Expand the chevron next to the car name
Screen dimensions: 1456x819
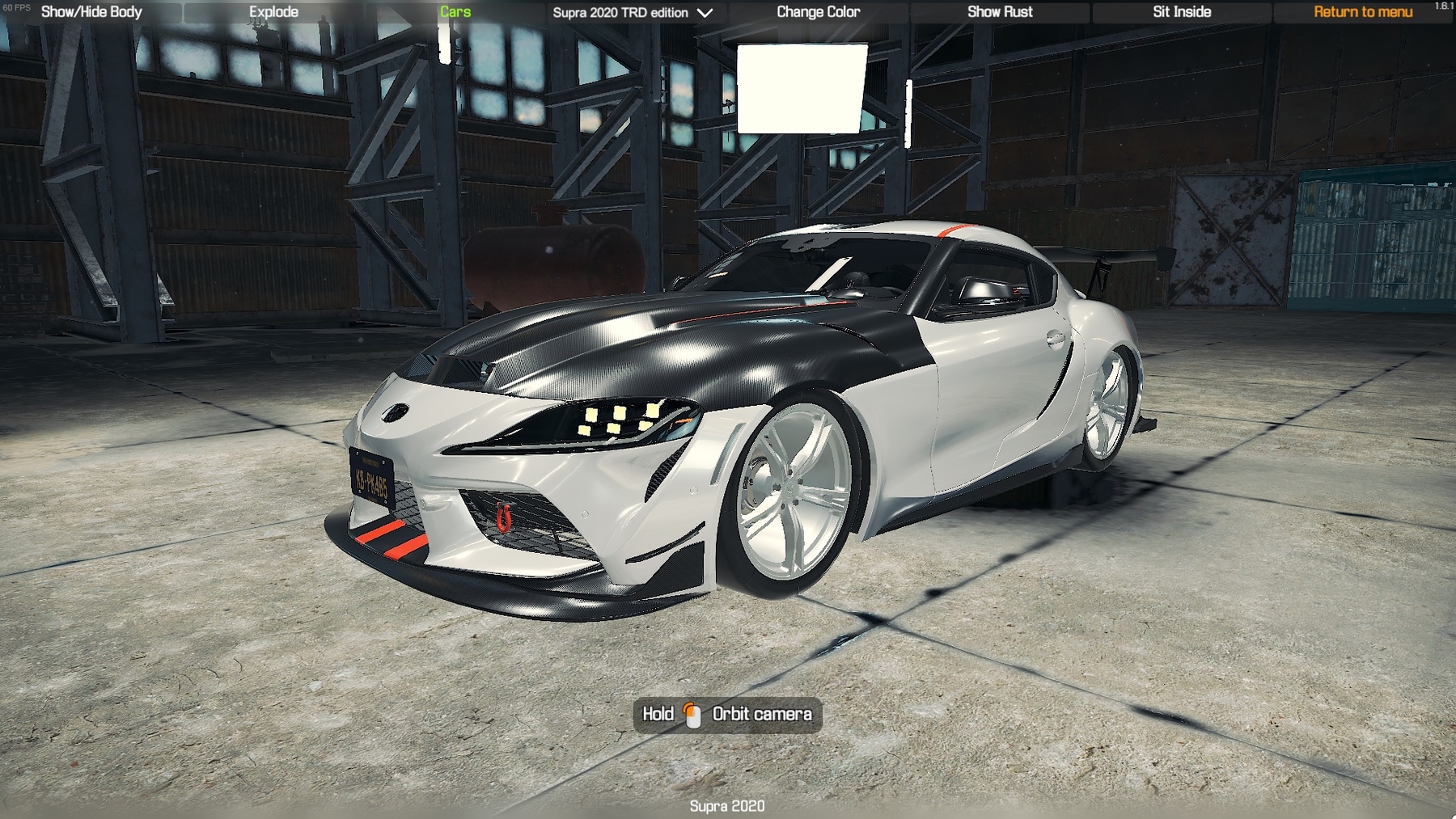pyautogui.click(x=705, y=13)
